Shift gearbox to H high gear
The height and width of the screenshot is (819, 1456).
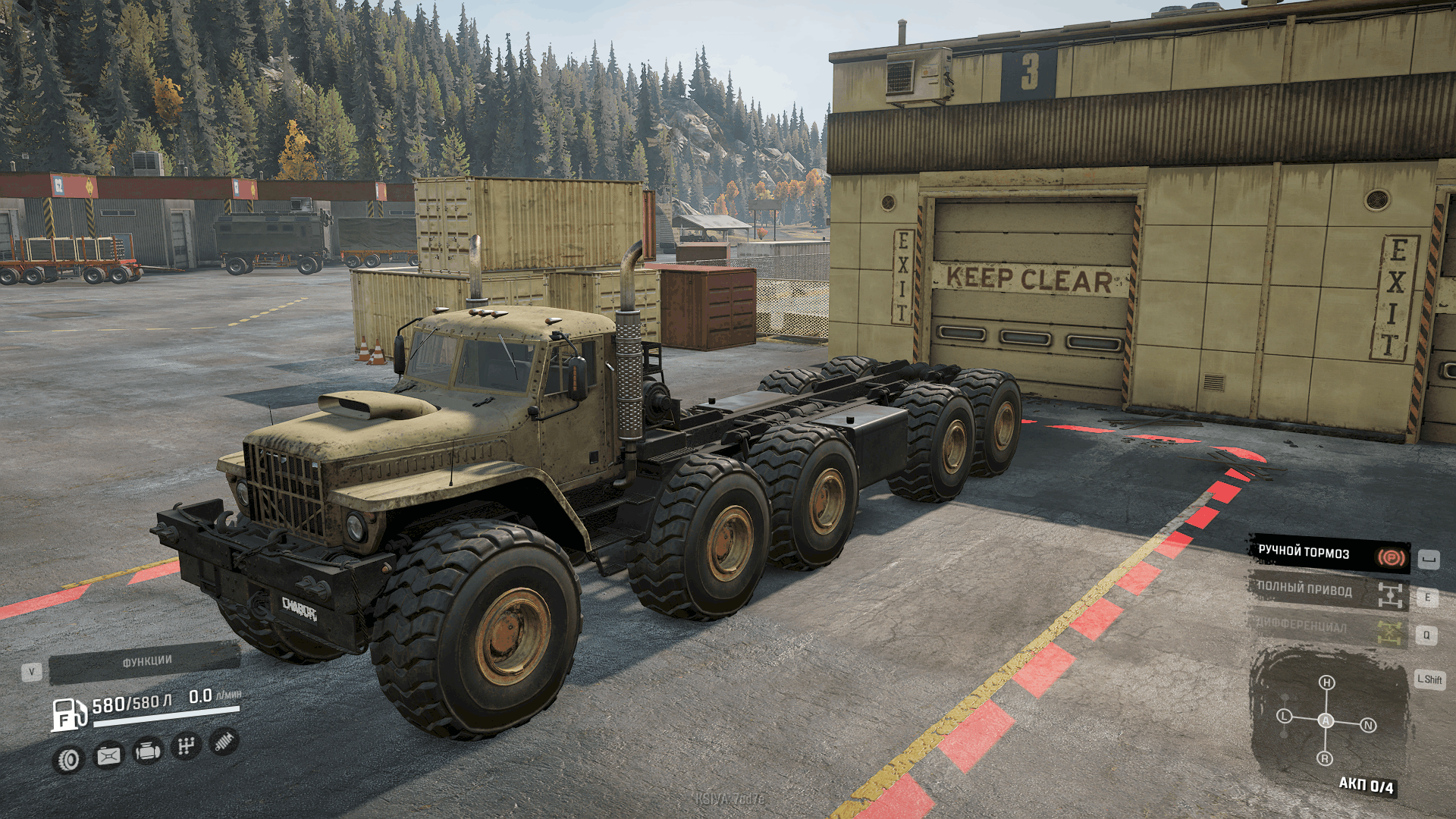[x=1326, y=682]
